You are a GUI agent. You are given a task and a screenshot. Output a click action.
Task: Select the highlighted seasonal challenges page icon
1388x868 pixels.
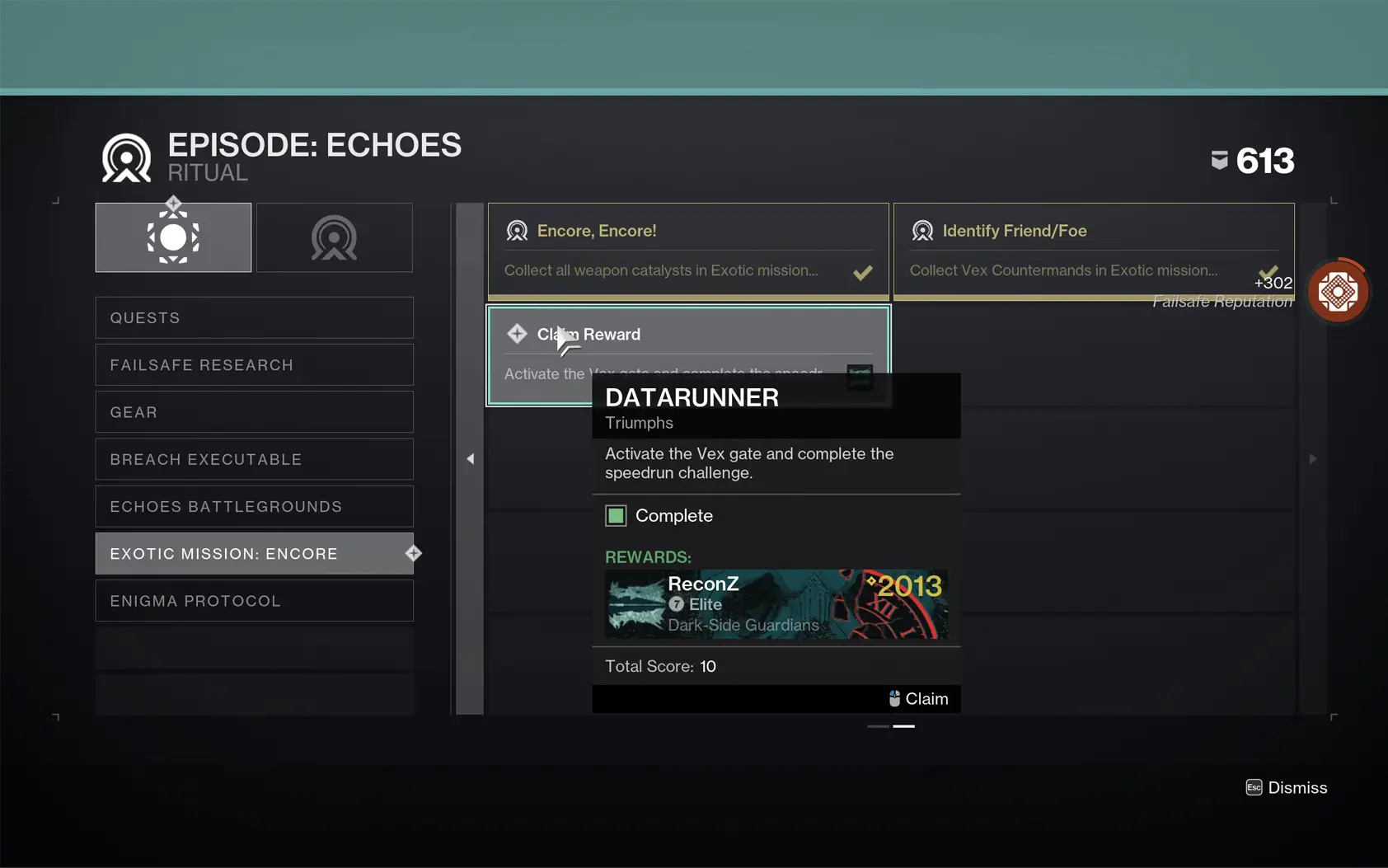pyautogui.click(x=172, y=237)
